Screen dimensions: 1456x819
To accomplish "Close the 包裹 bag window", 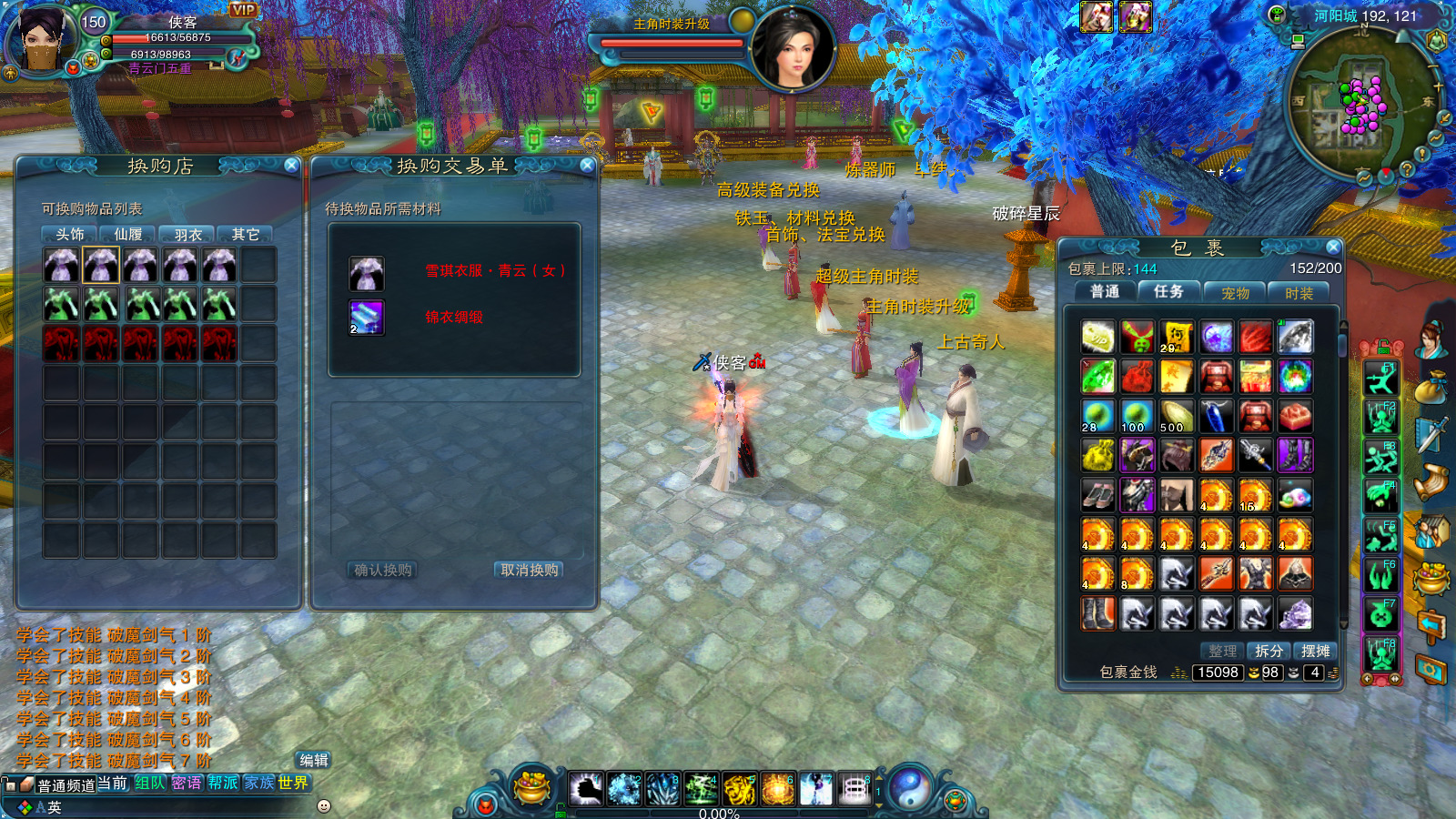I will click(1333, 247).
